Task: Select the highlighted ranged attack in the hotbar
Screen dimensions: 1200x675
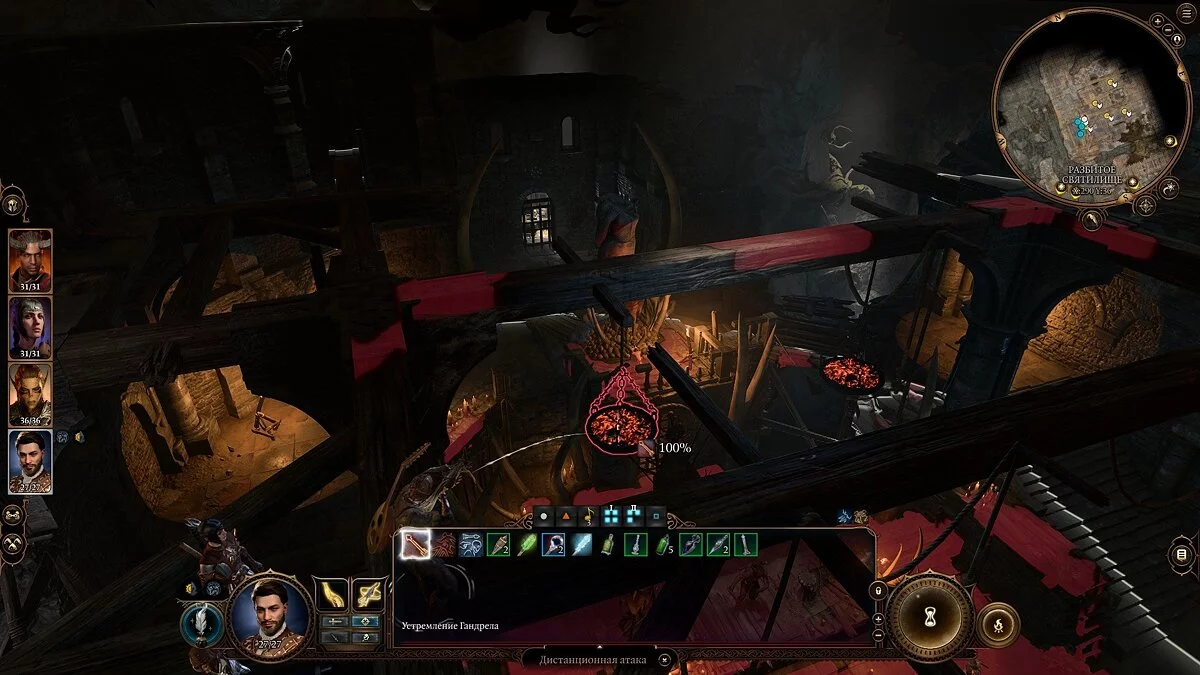Action: click(415, 545)
